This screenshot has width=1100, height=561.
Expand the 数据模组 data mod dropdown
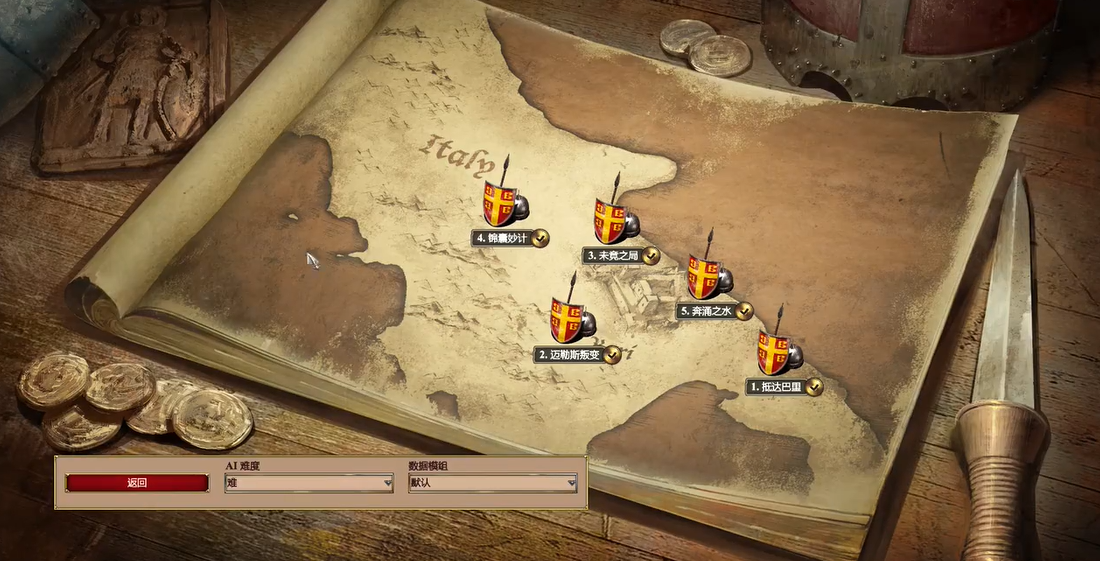[x=493, y=483]
